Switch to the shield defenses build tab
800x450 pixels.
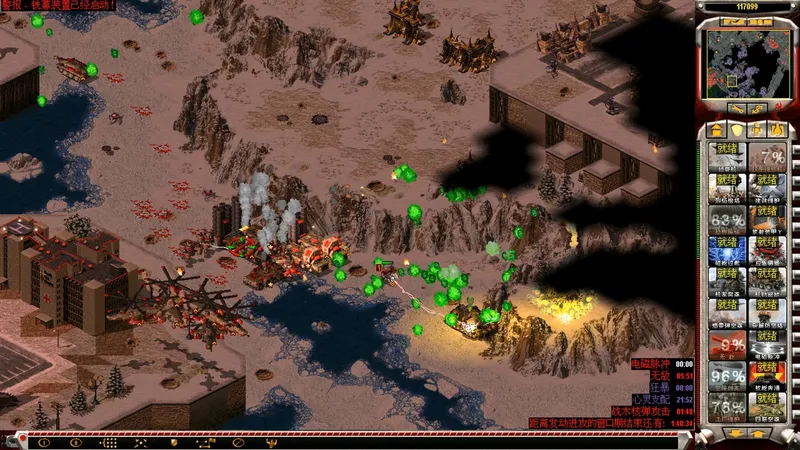pos(736,130)
